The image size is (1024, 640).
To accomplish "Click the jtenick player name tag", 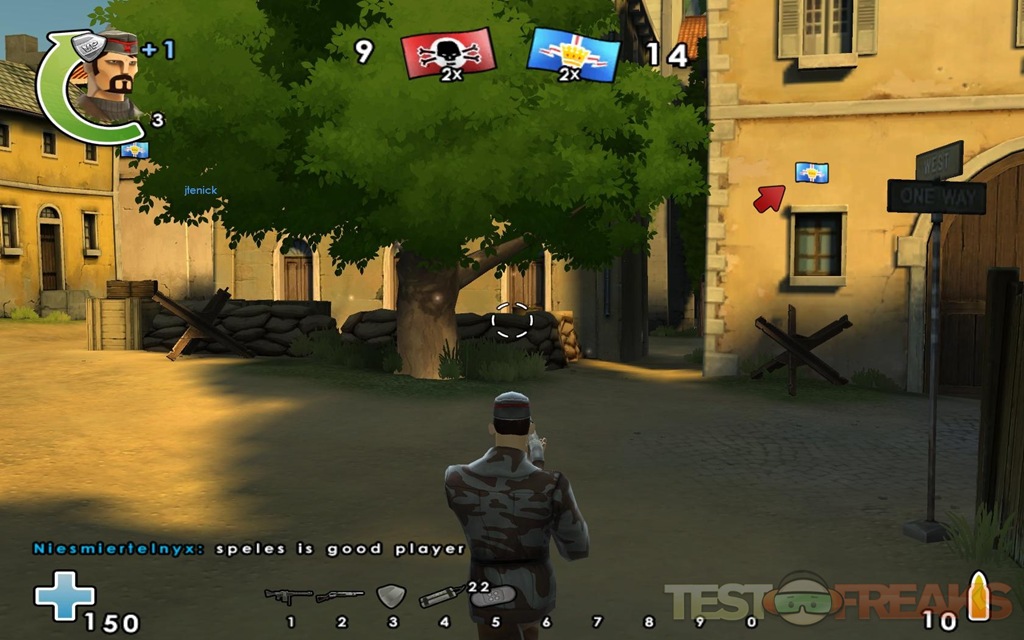I will coord(200,190).
